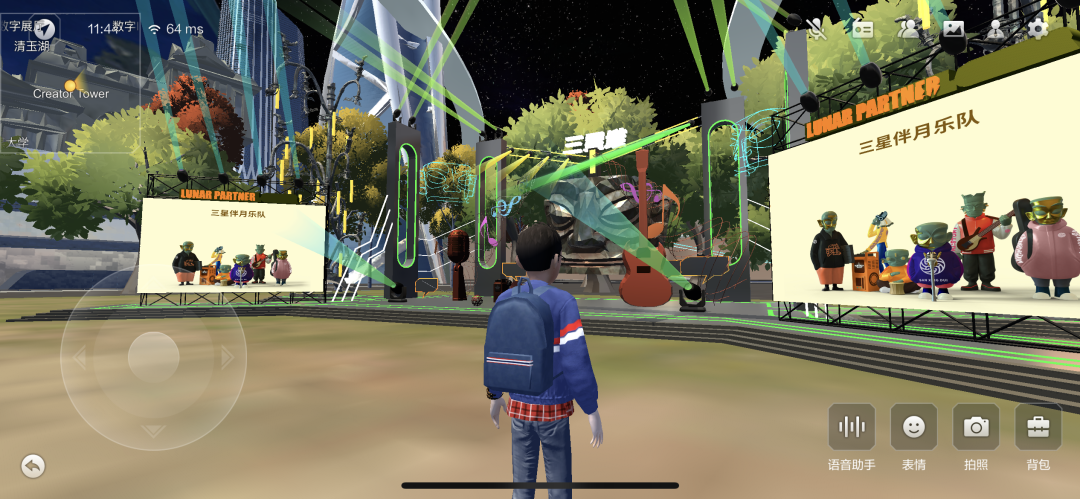
Task: Open the 背包 backpack
Action: (x=1038, y=428)
